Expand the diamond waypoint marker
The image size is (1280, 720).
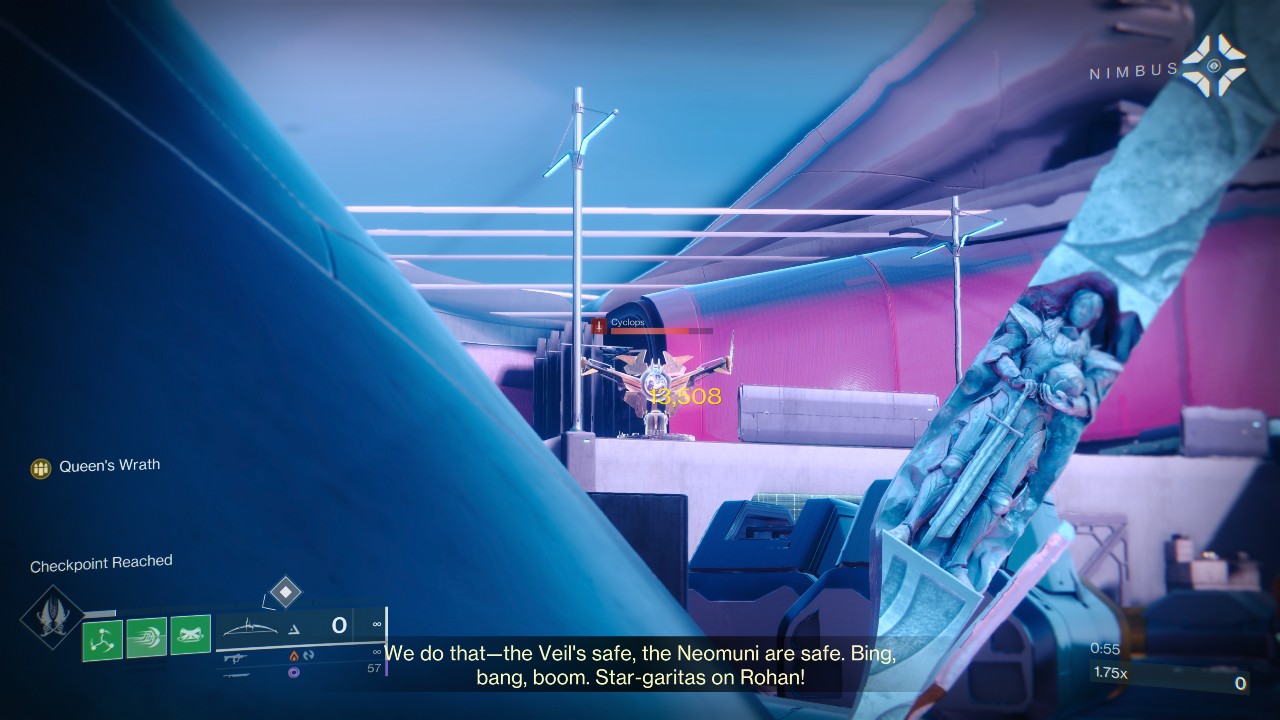pyautogui.click(x=285, y=593)
